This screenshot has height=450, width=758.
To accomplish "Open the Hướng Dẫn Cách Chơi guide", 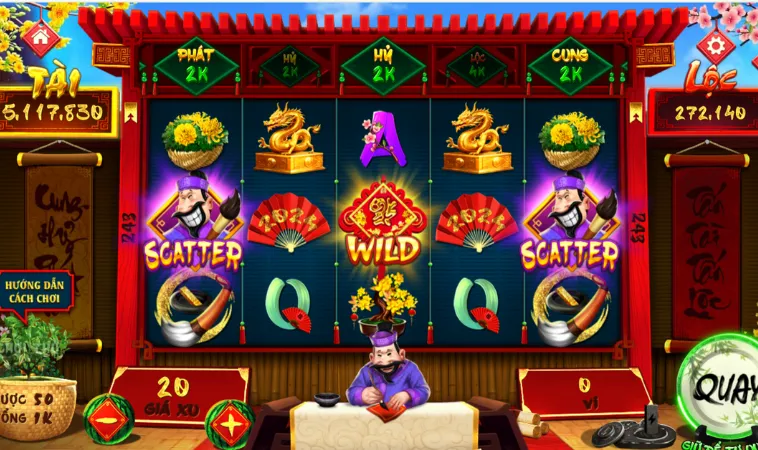I will click(x=36, y=291).
